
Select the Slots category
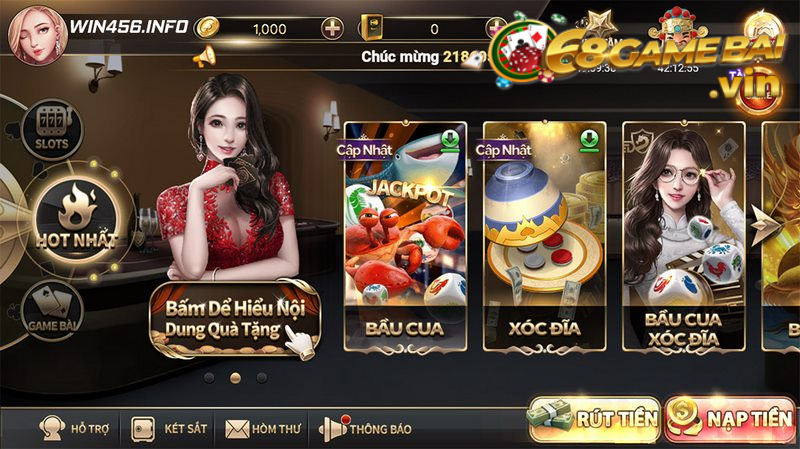pyautogui.click(x=50, y=129)
